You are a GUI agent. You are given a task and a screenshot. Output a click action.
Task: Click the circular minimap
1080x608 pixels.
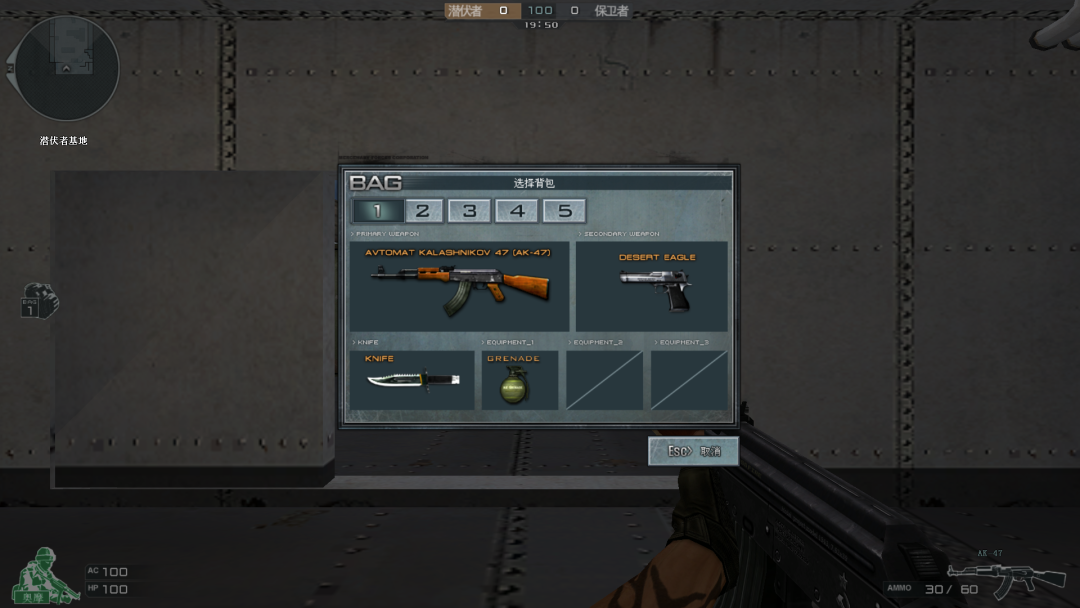[68, 68]
